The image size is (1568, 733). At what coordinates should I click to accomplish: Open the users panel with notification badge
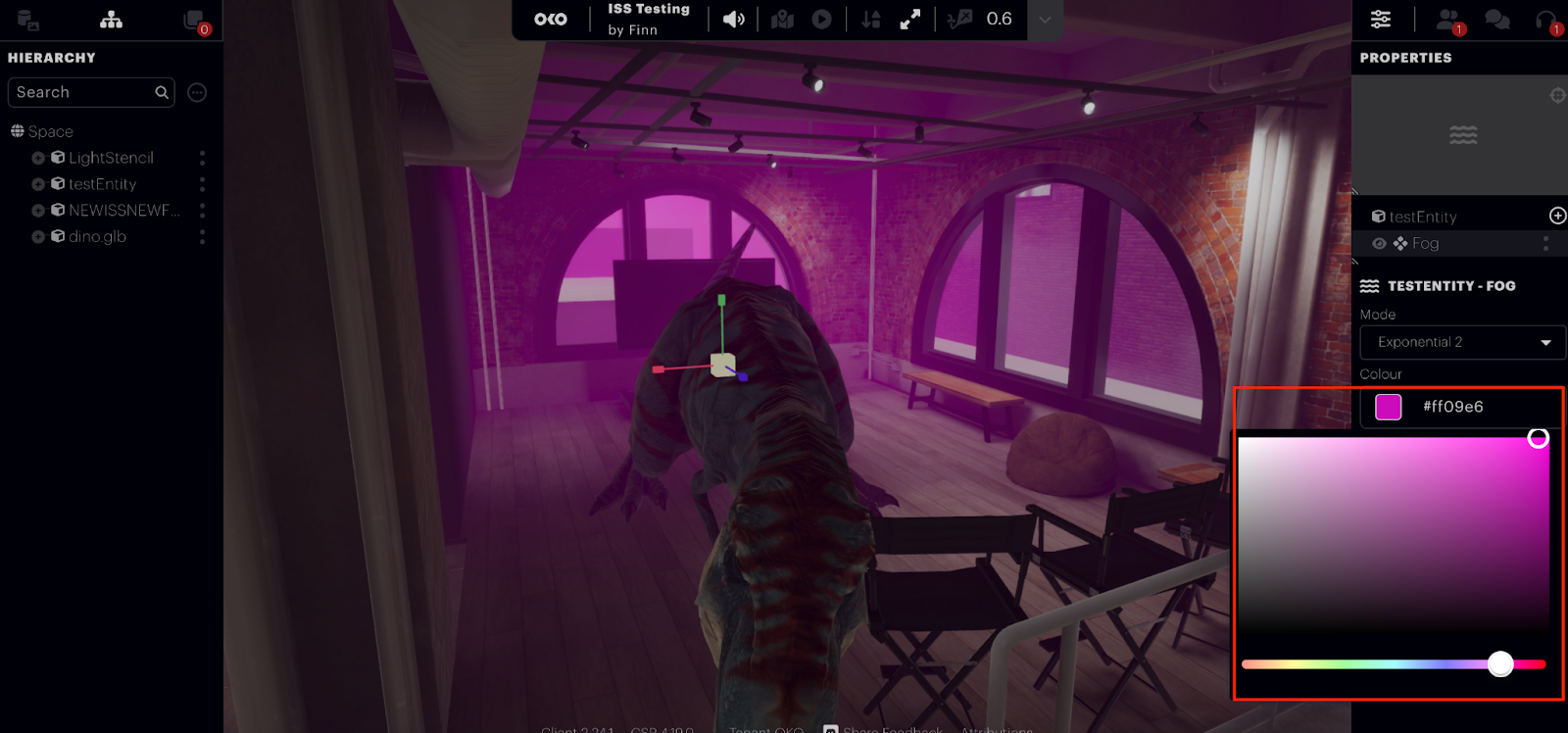pyautogui.click(x=1447, y=20)
